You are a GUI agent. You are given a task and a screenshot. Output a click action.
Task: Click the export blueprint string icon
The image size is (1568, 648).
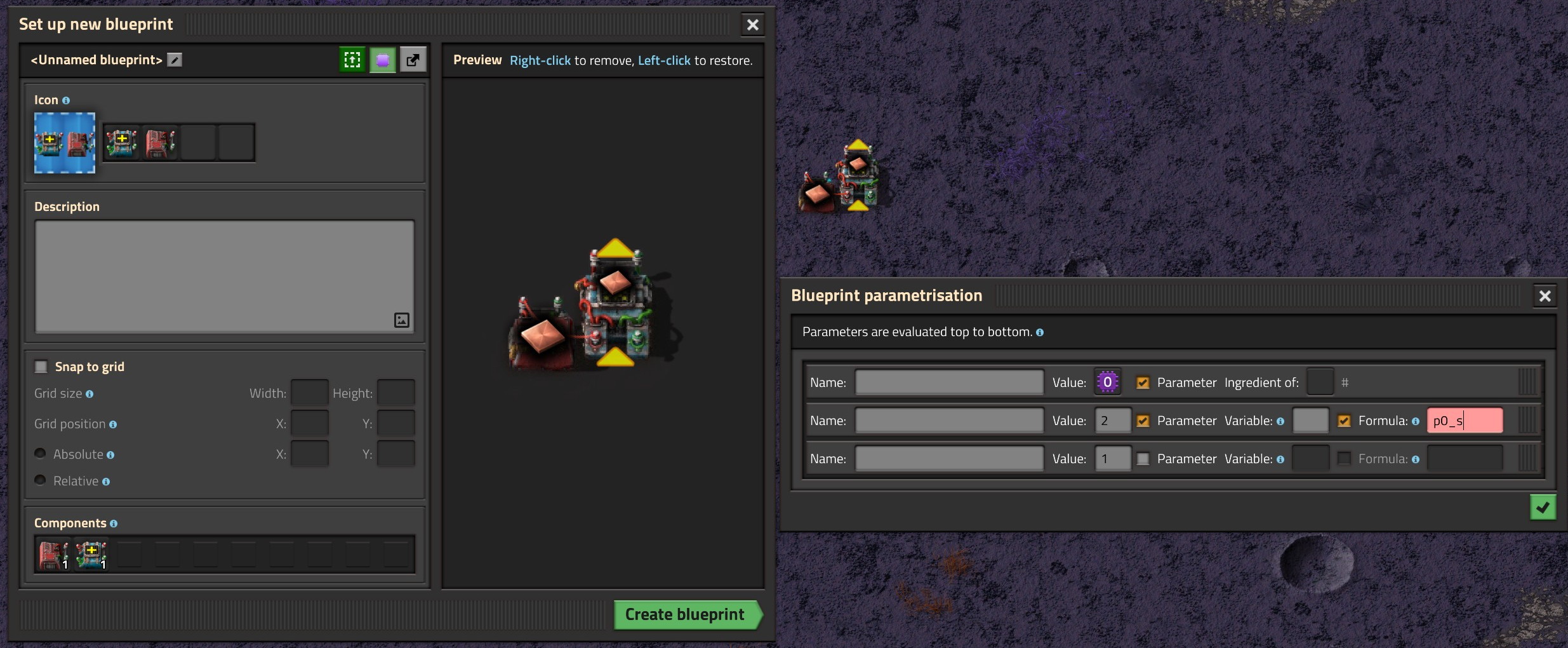413,59
